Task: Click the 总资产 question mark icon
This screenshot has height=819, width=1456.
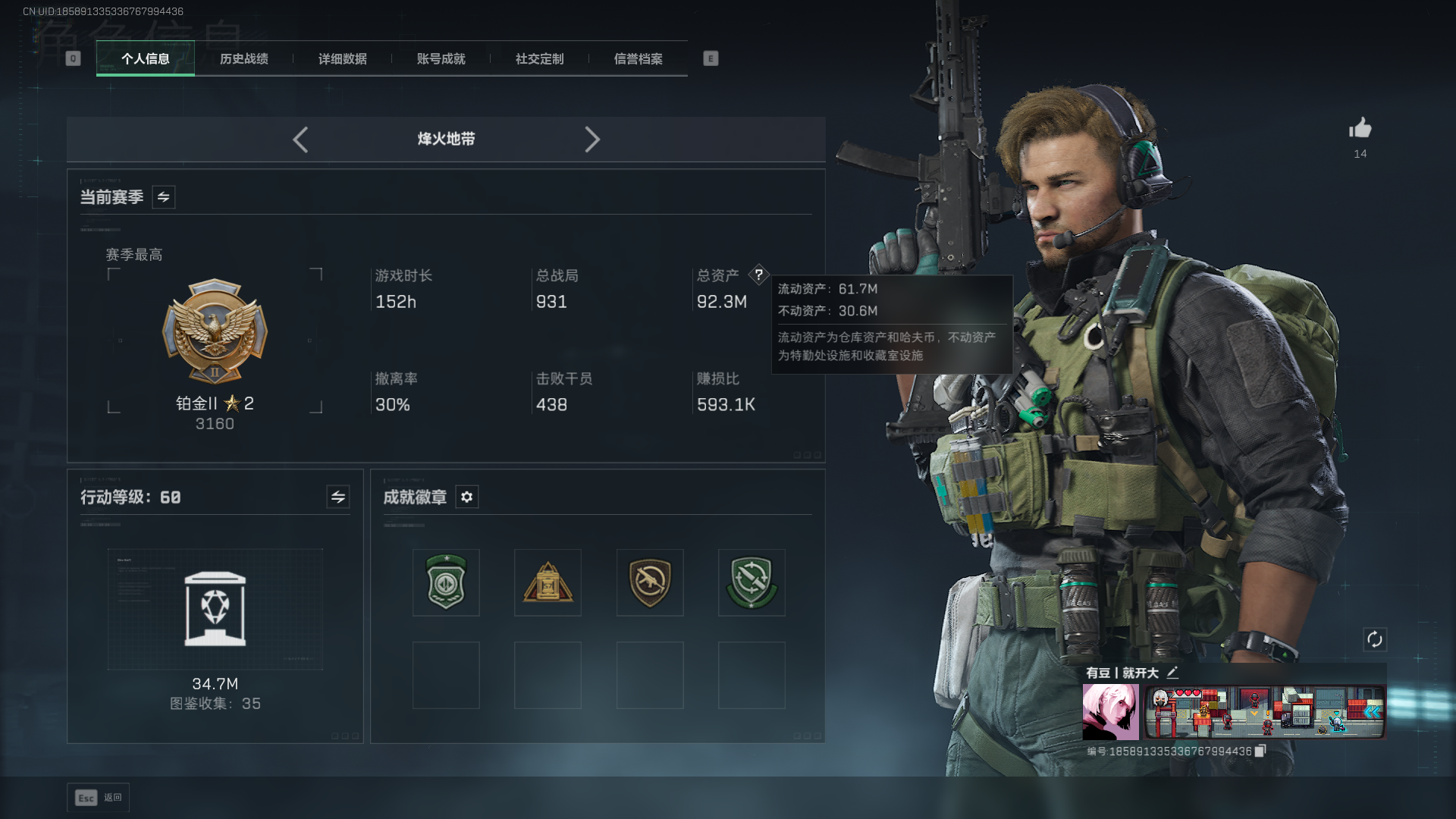Action: click(x=758, y=275)
